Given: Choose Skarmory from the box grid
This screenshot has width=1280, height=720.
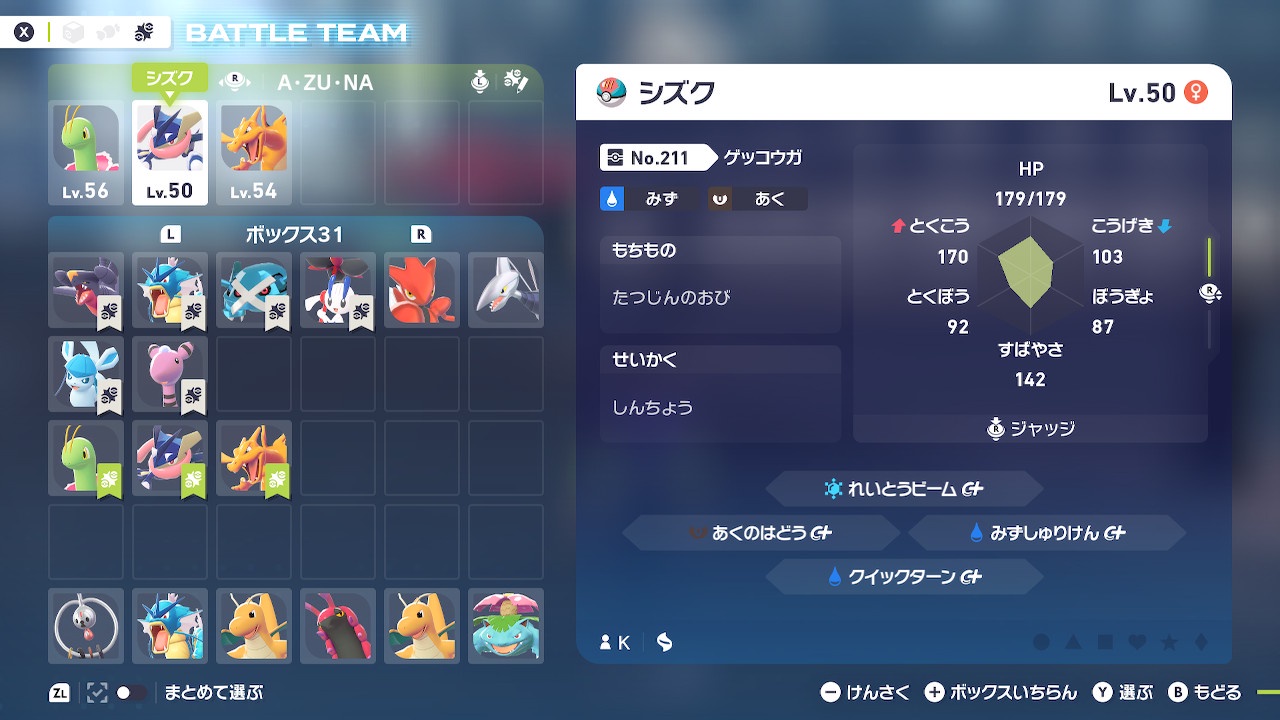Looking at the screenshot, I should click(506, 290).
